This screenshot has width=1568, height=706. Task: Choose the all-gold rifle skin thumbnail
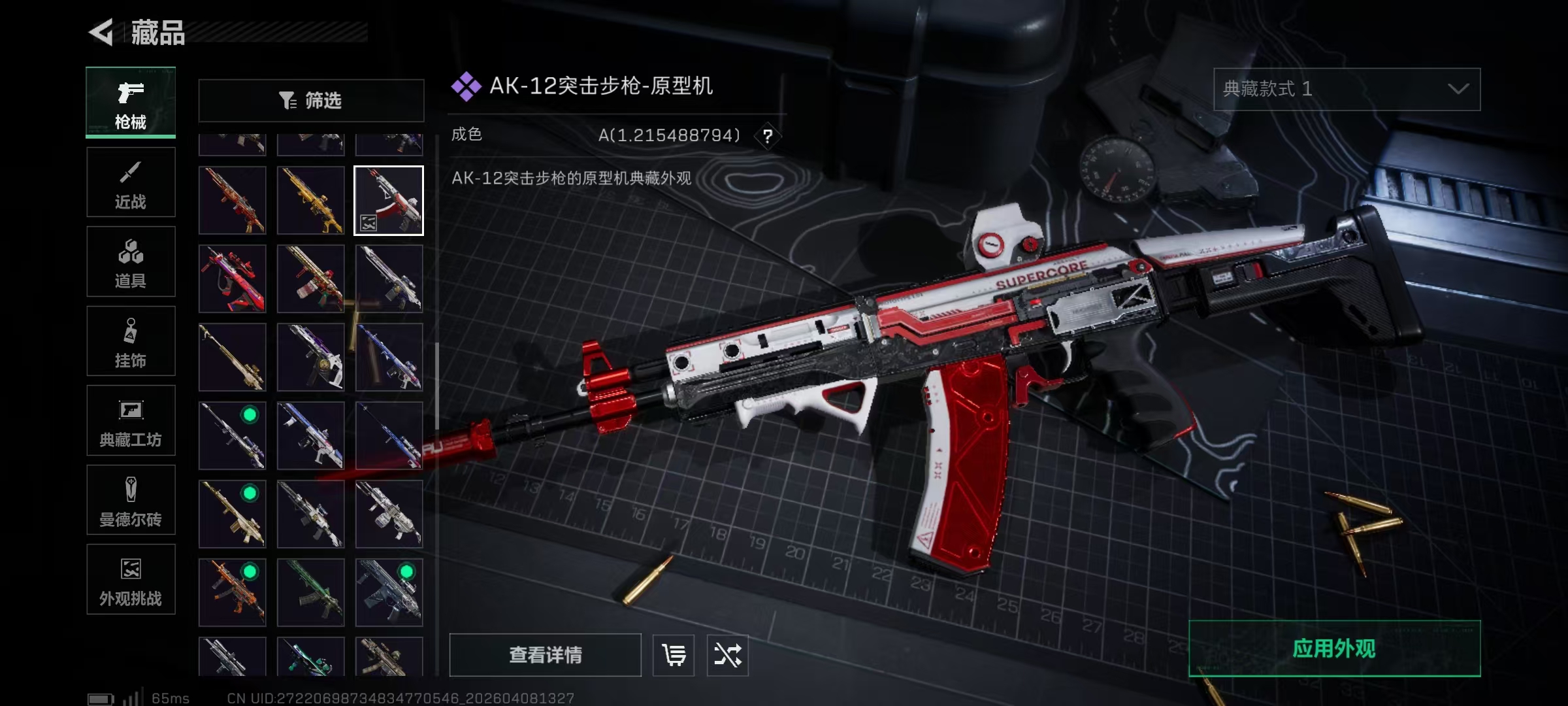311,201
